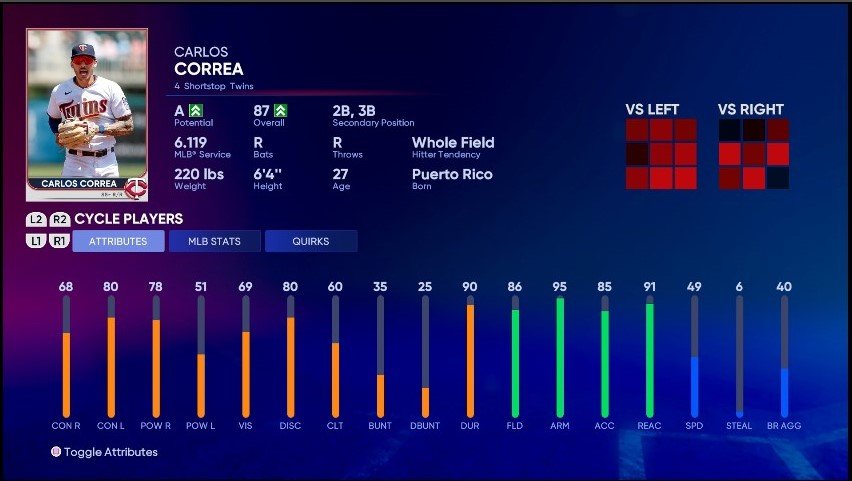Viewport: 852px width, 481px height.
Task: Open the MLB Stats tab
Action: coord(214,241)
